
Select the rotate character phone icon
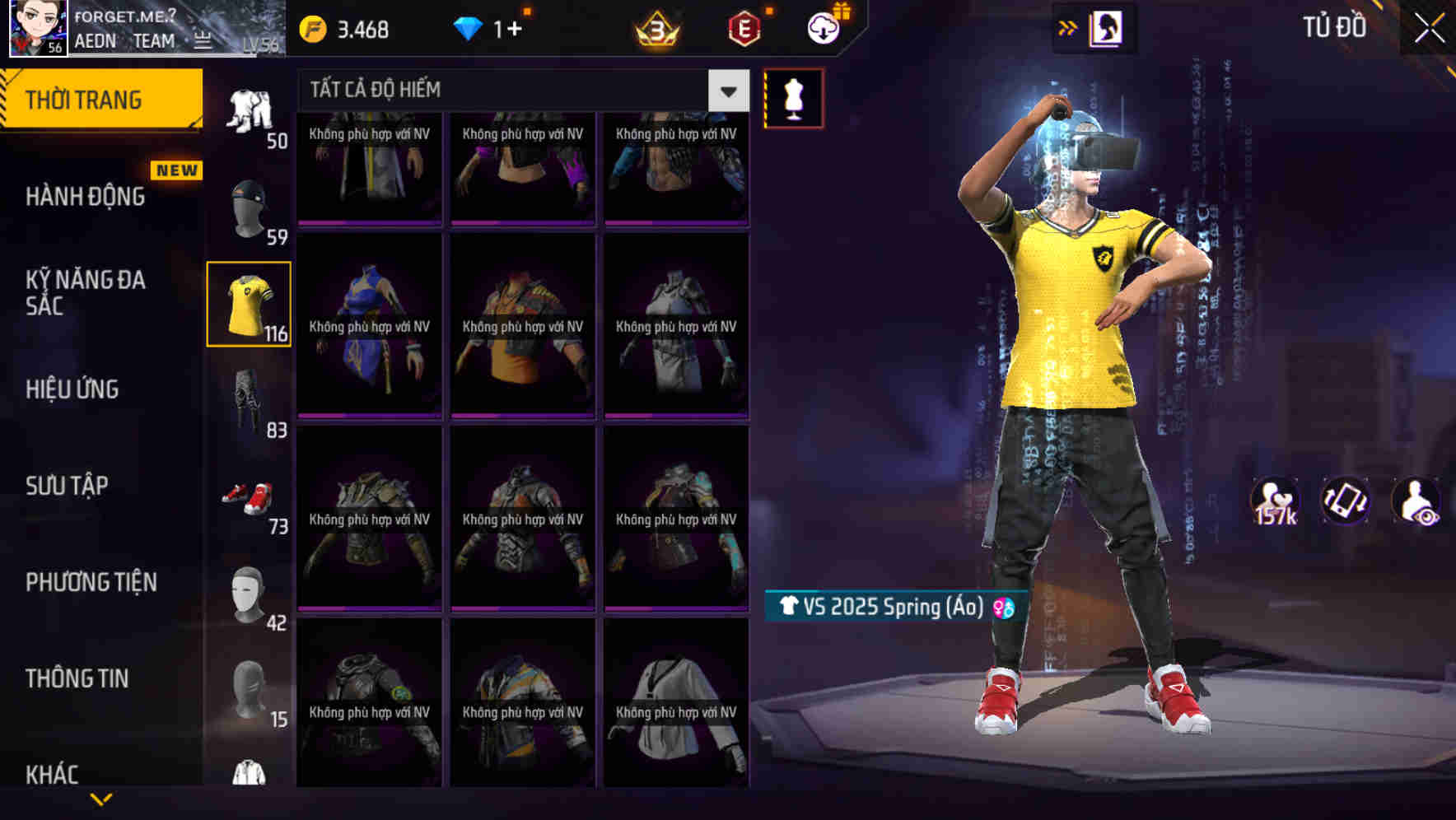tap(1345, 501)
